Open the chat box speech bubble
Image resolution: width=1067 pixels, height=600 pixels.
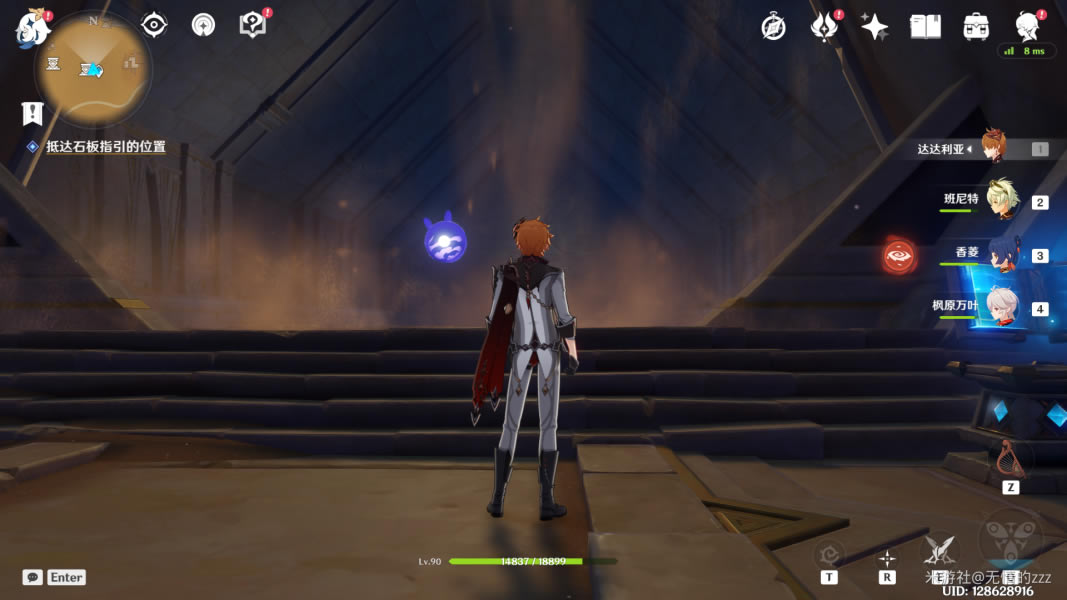[x=33, y=577]
